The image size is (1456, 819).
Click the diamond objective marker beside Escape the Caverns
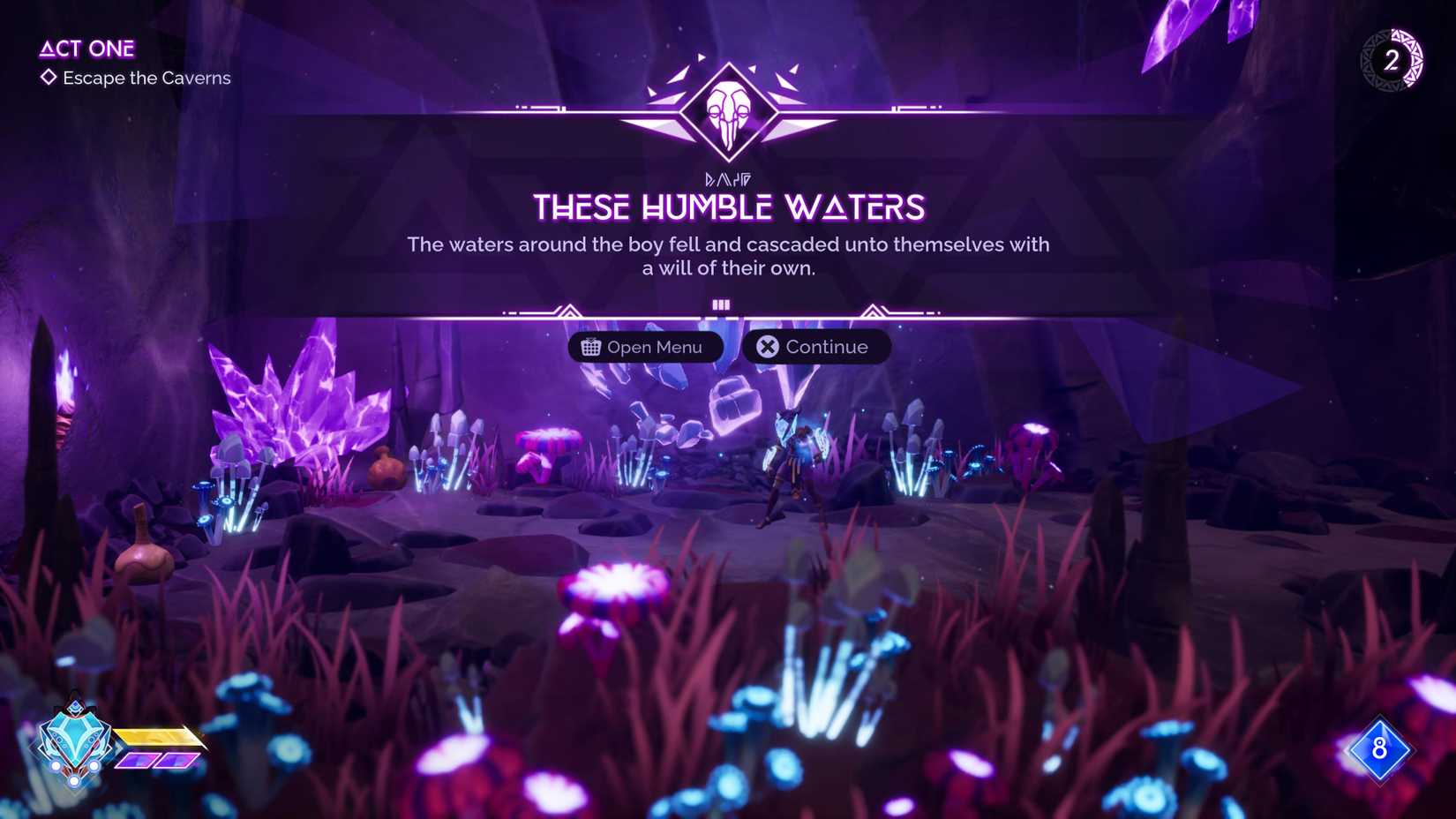(x=48, y=78)
